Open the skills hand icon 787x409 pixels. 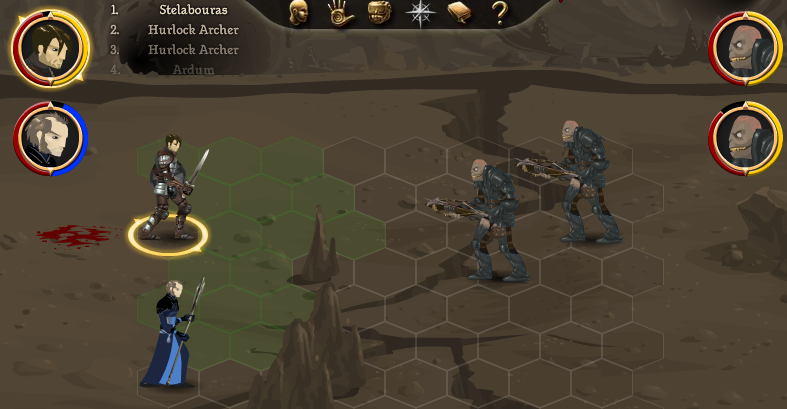[341, 12]
